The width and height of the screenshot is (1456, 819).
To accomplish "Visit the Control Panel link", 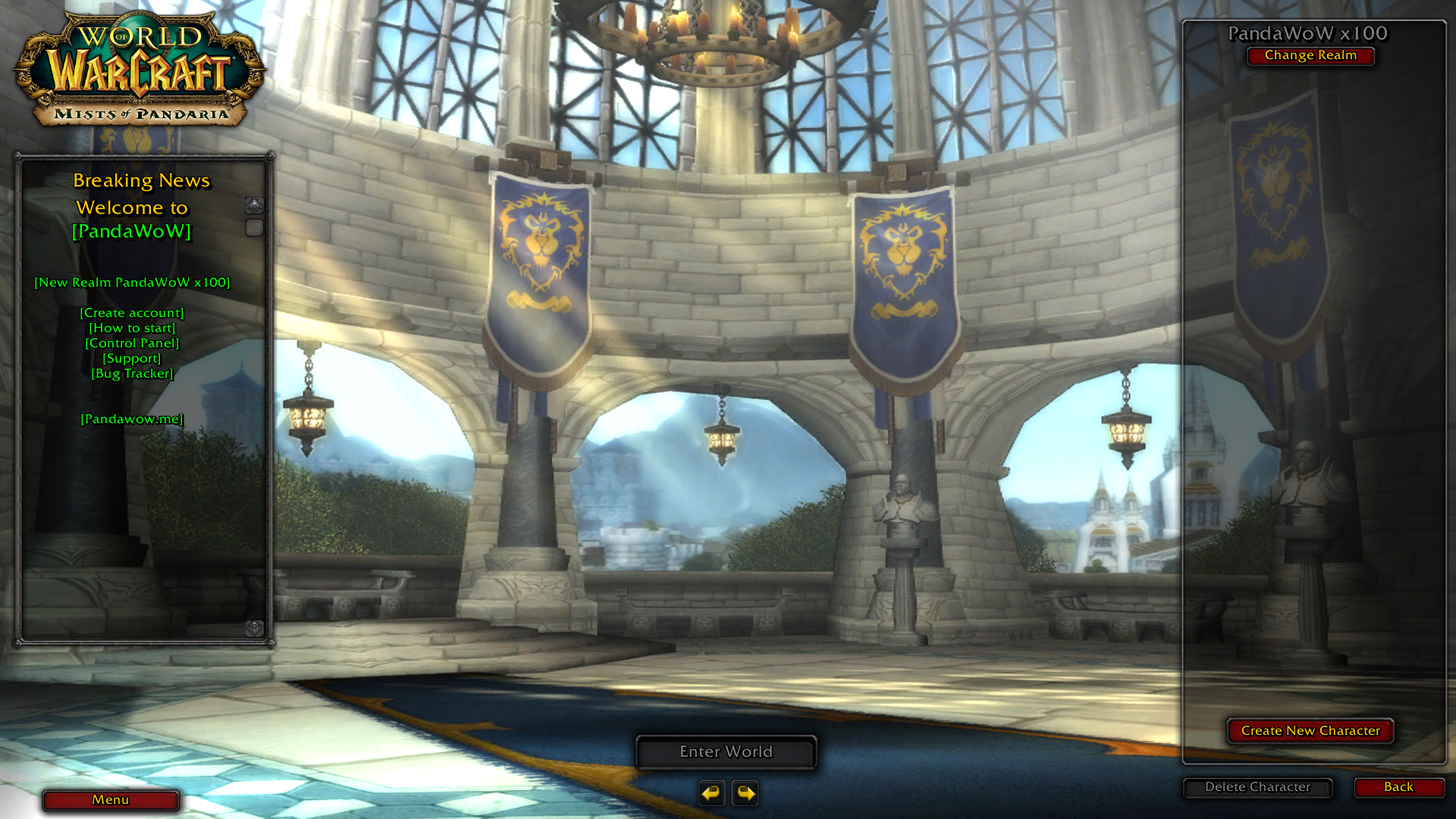I will click(x=132, y=343).
